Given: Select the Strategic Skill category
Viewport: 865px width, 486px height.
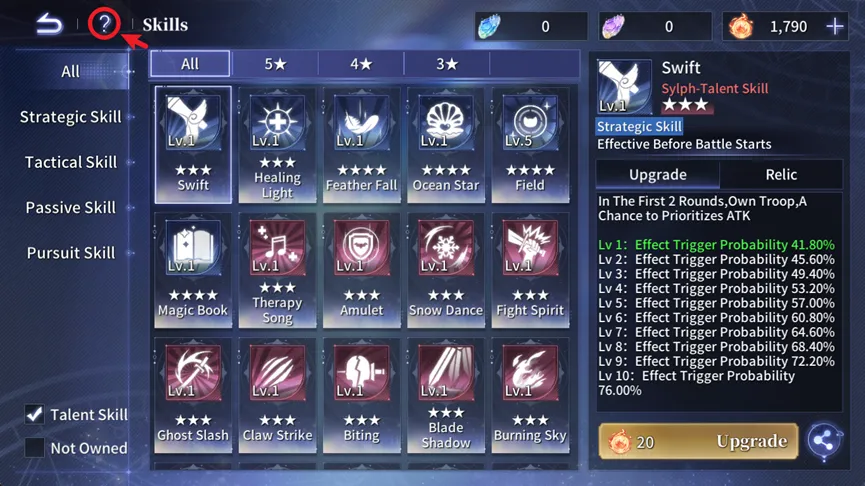Looking at the screenshot, I should [70, 117].
